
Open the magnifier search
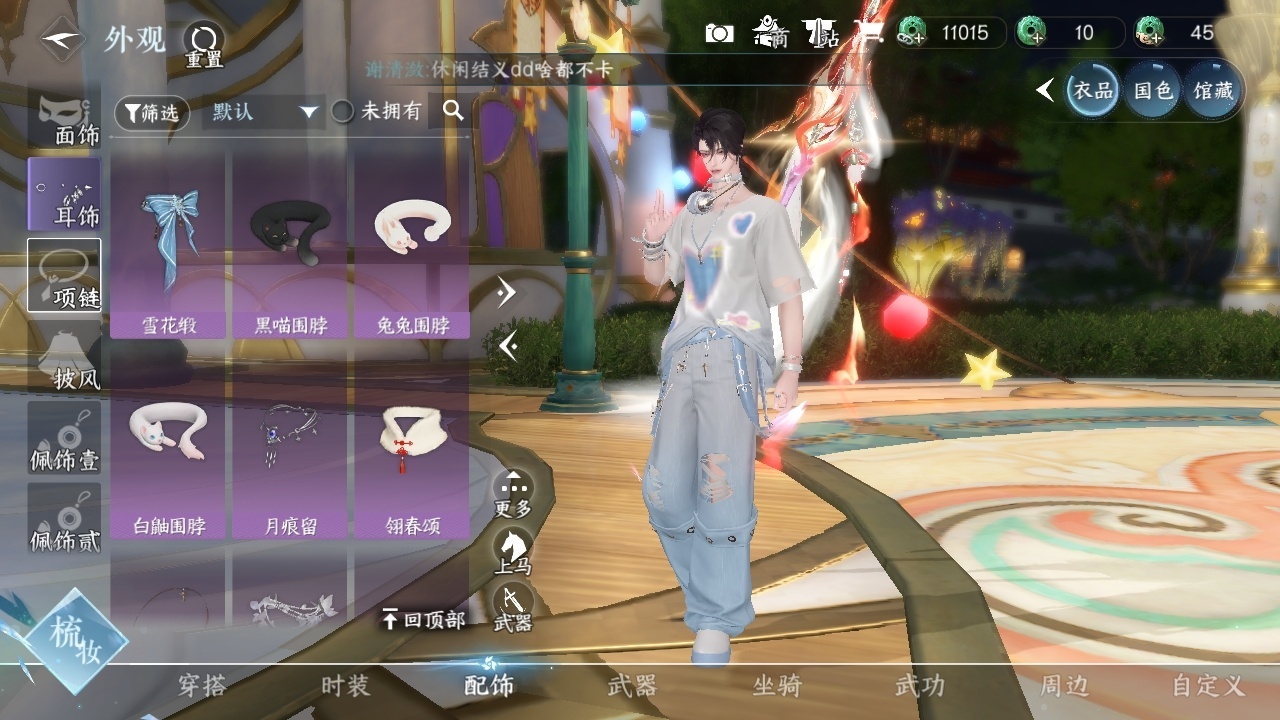pyautogui.click(x=453, y=111)
